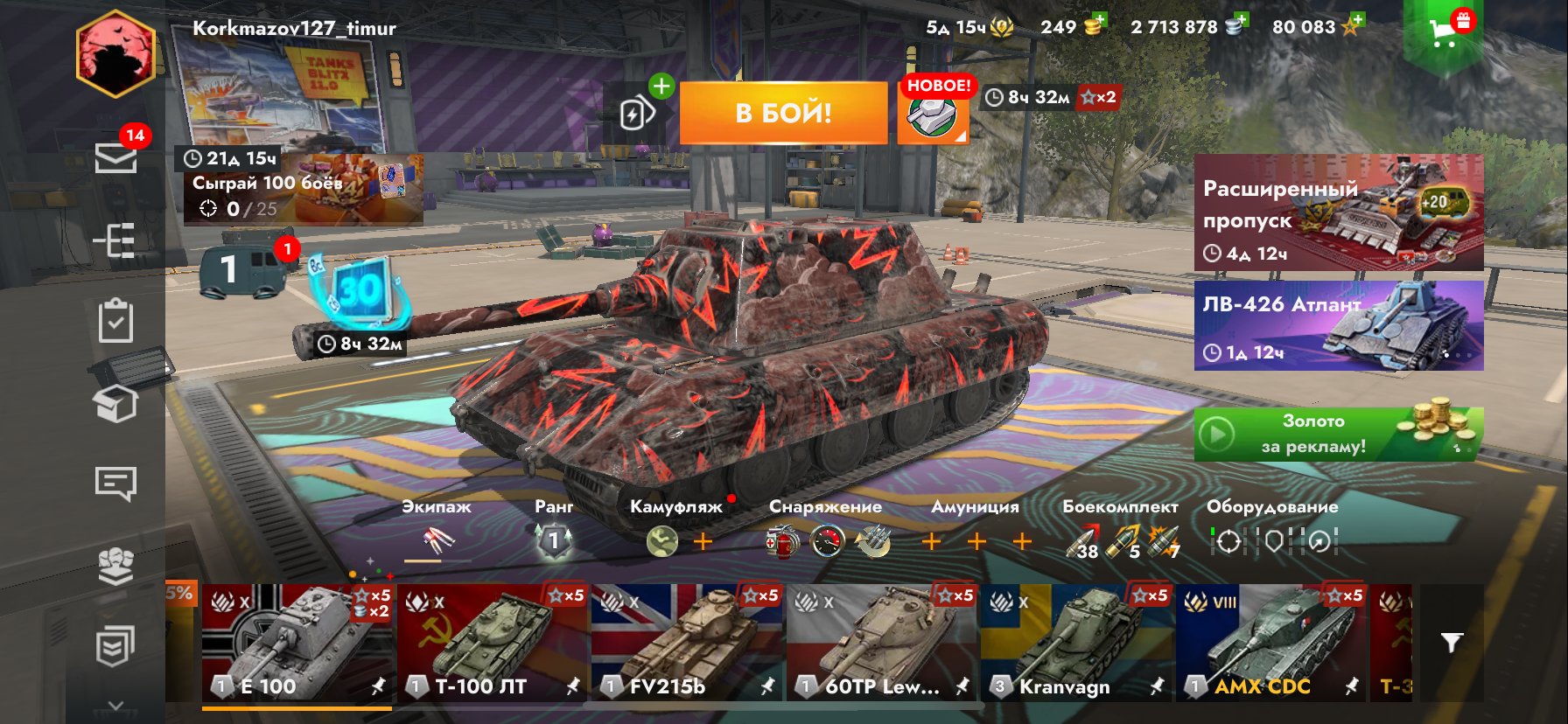
Task: Switch to the Kranvagn tank
Action: (x=1076, y=643)
